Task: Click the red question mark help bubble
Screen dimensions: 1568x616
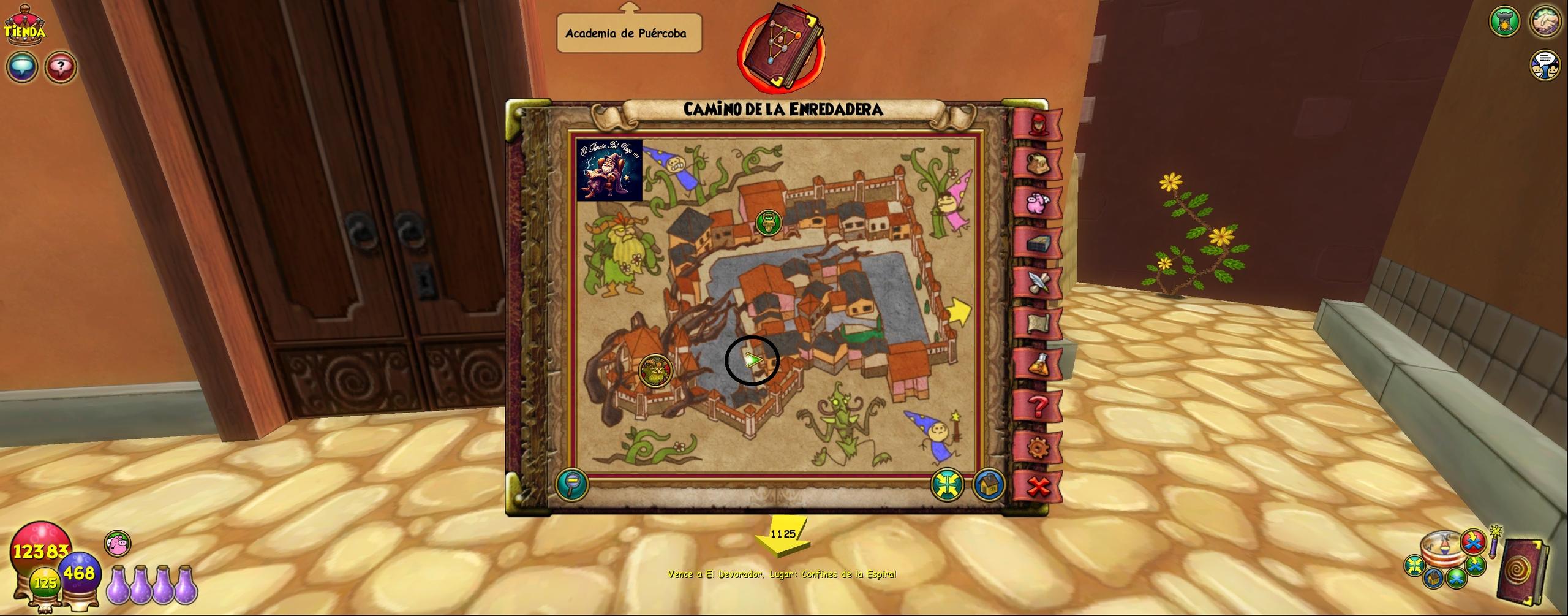Action: (60, 67)
